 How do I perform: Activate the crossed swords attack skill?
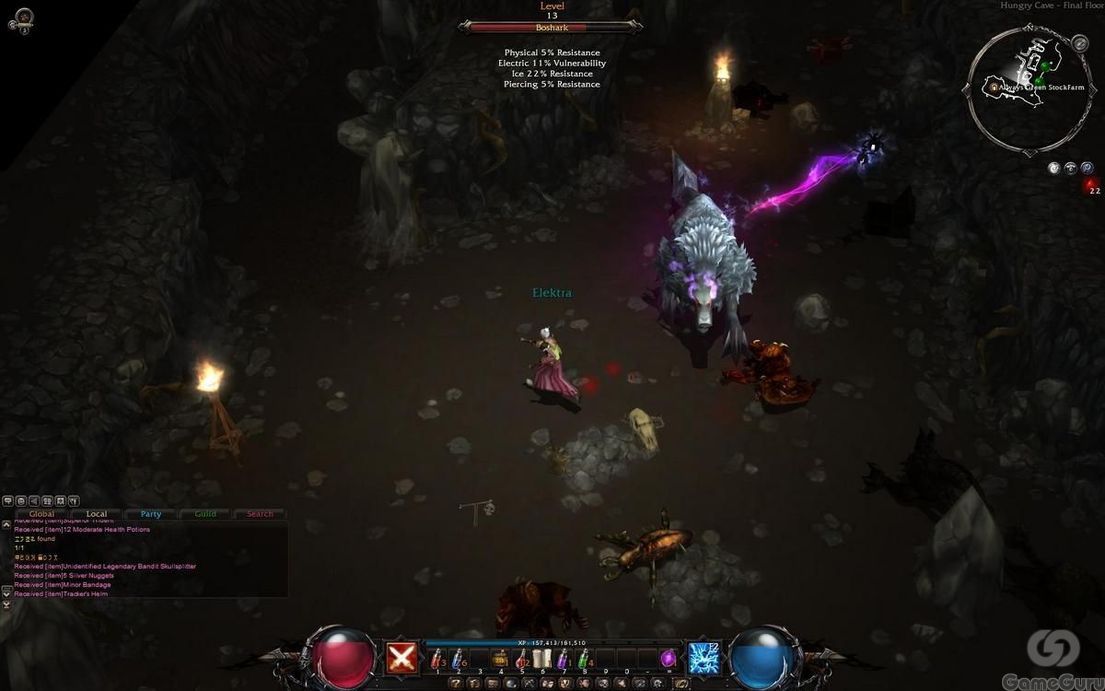pyautogui.click(x=402, y=658)
